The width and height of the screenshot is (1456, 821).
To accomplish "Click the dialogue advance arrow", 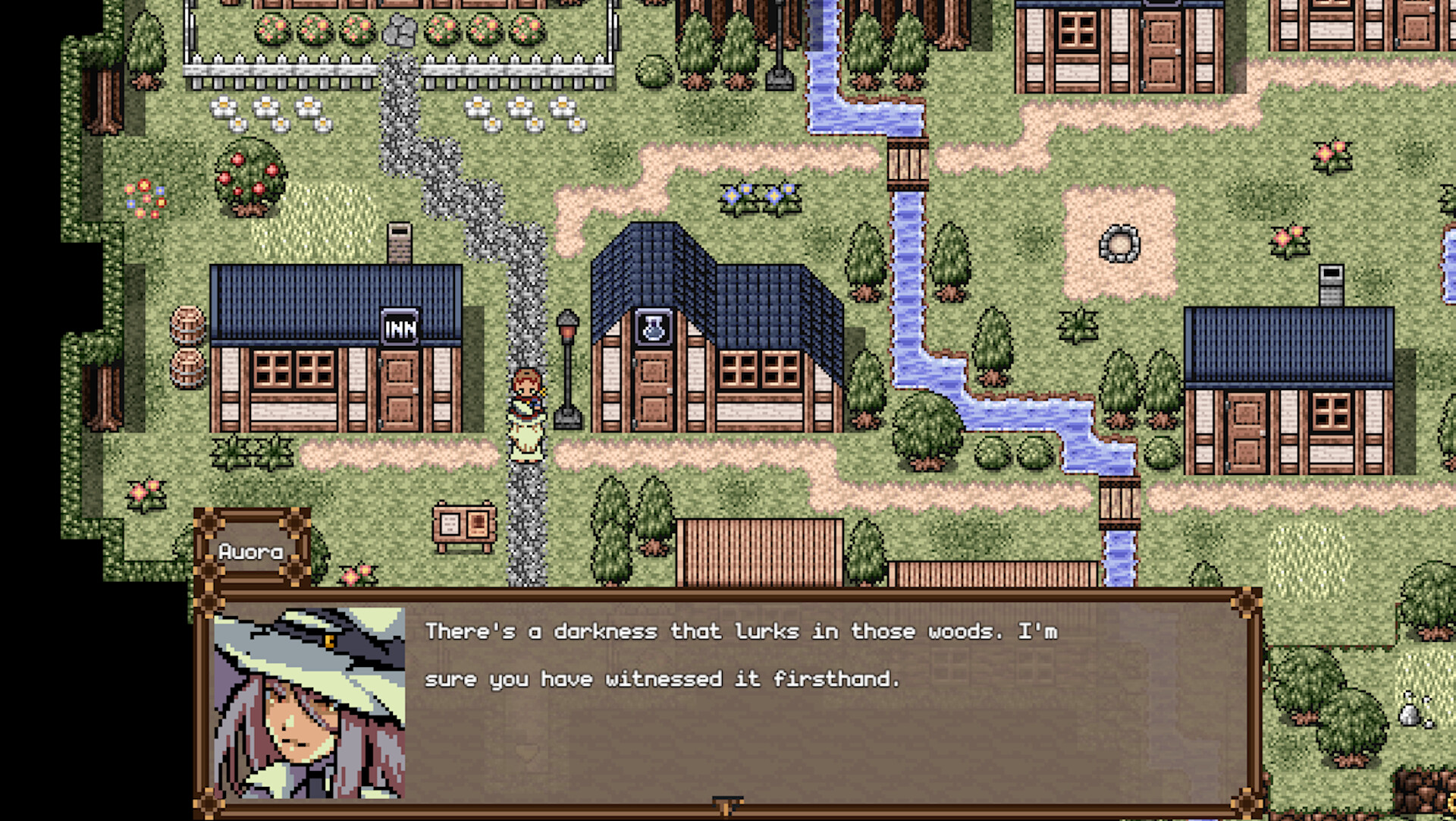I will pyautogui.click(x=726, y=806).
